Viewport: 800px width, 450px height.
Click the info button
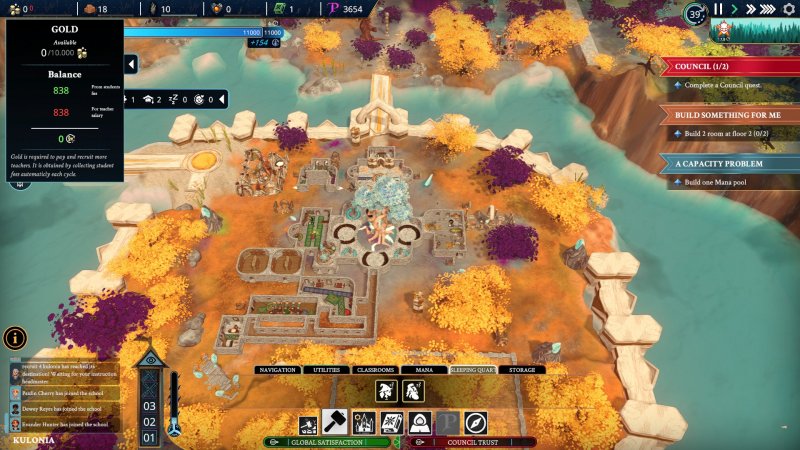click(x=15, y=338)
